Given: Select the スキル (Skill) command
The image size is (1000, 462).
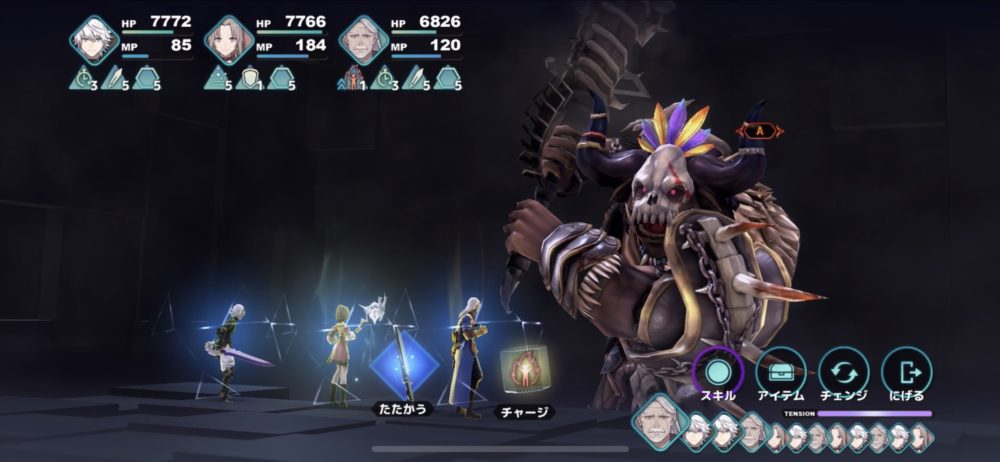Looking at the screenshot, I should 717,372.
